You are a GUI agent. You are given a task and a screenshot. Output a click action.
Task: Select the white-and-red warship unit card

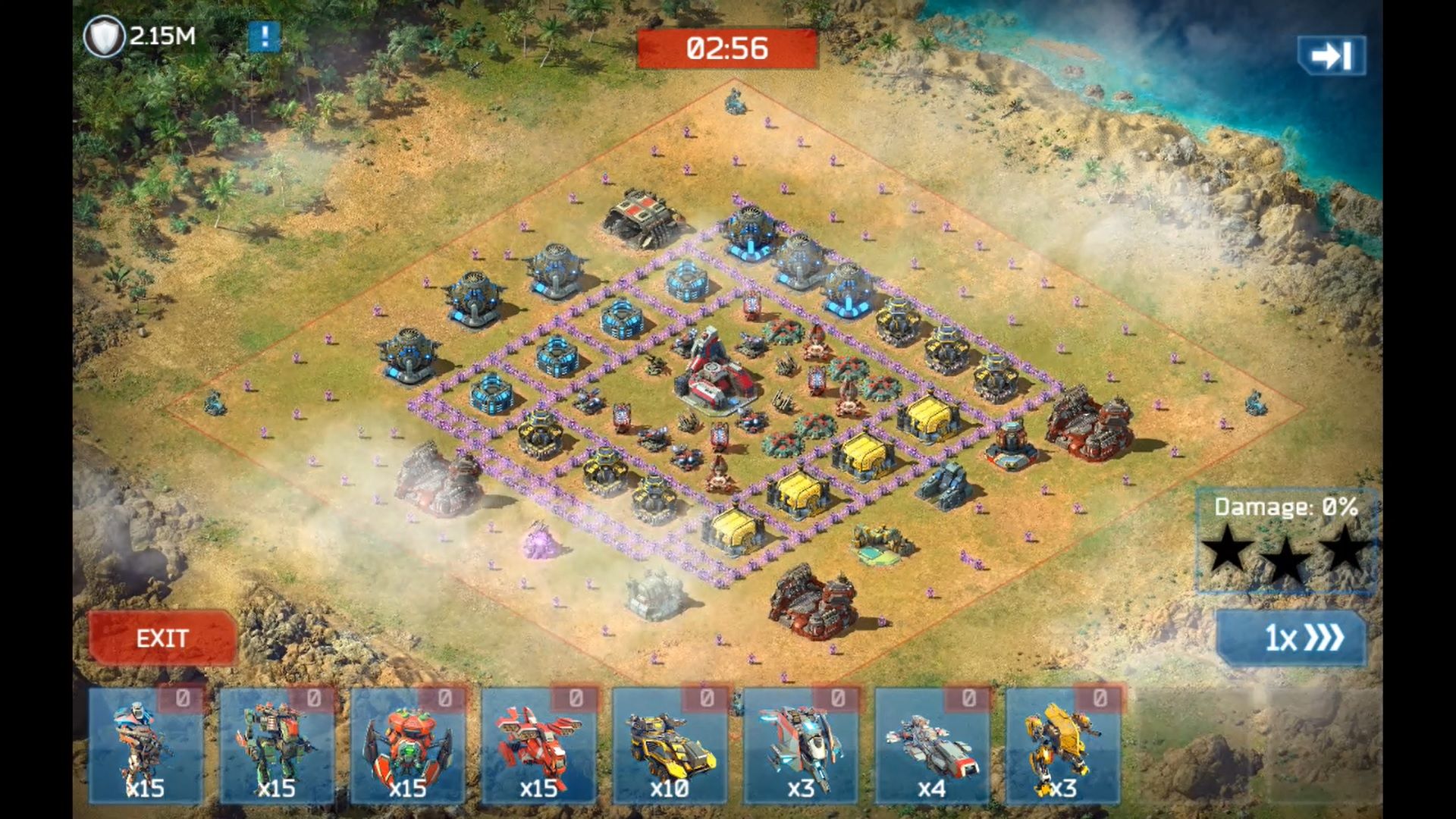tap(932, 746)
